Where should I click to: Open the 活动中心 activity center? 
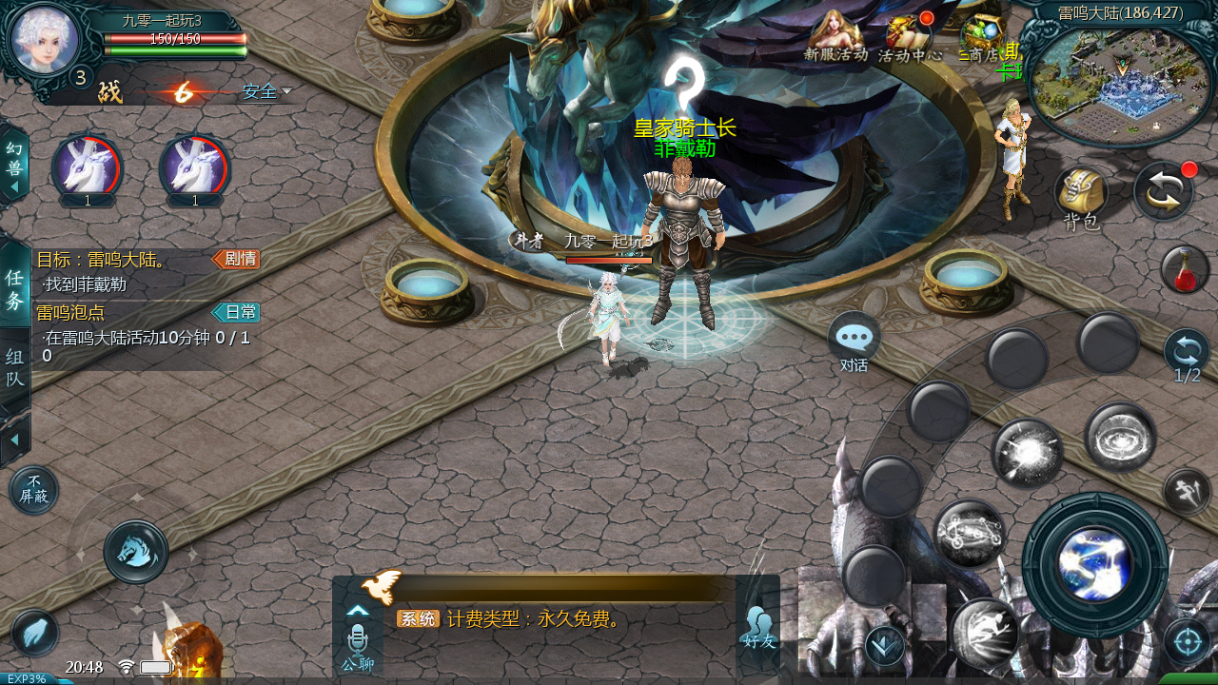pyautogui.click(x=910, y=37)
